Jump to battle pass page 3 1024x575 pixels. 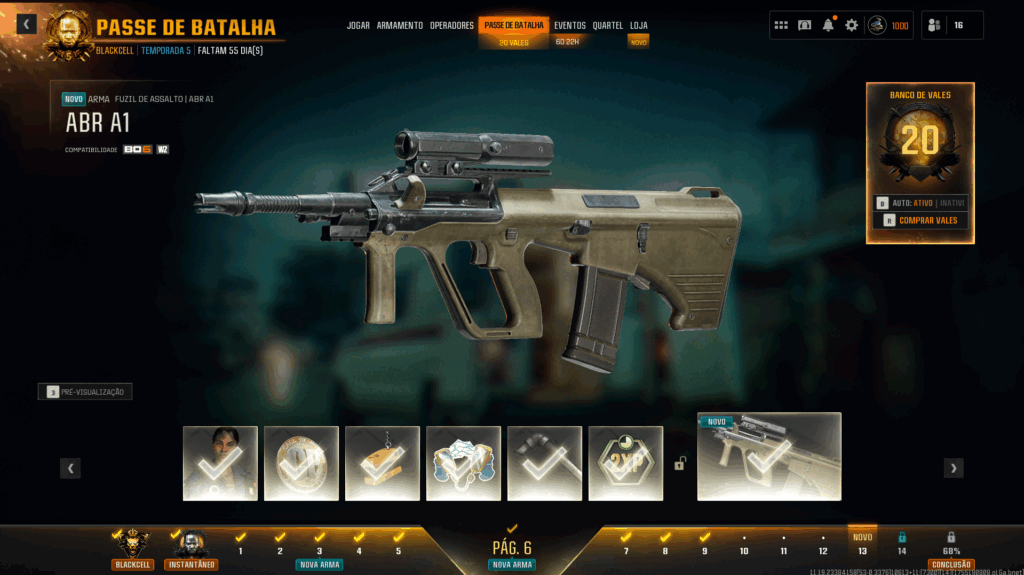(x=320, y=550)
